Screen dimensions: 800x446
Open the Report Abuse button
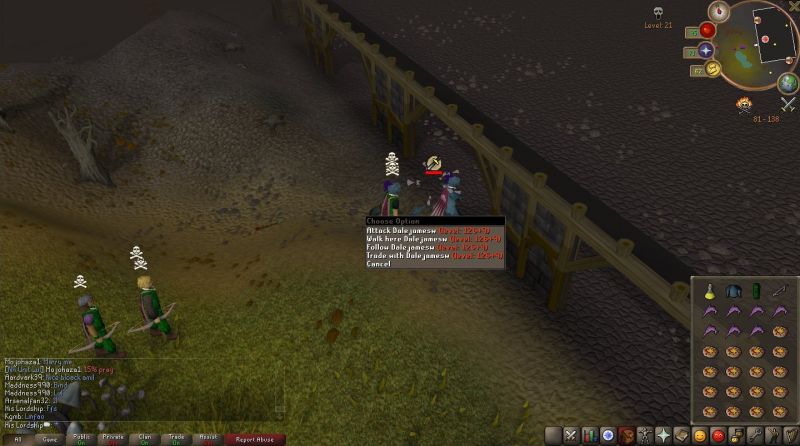pos(254,438)
